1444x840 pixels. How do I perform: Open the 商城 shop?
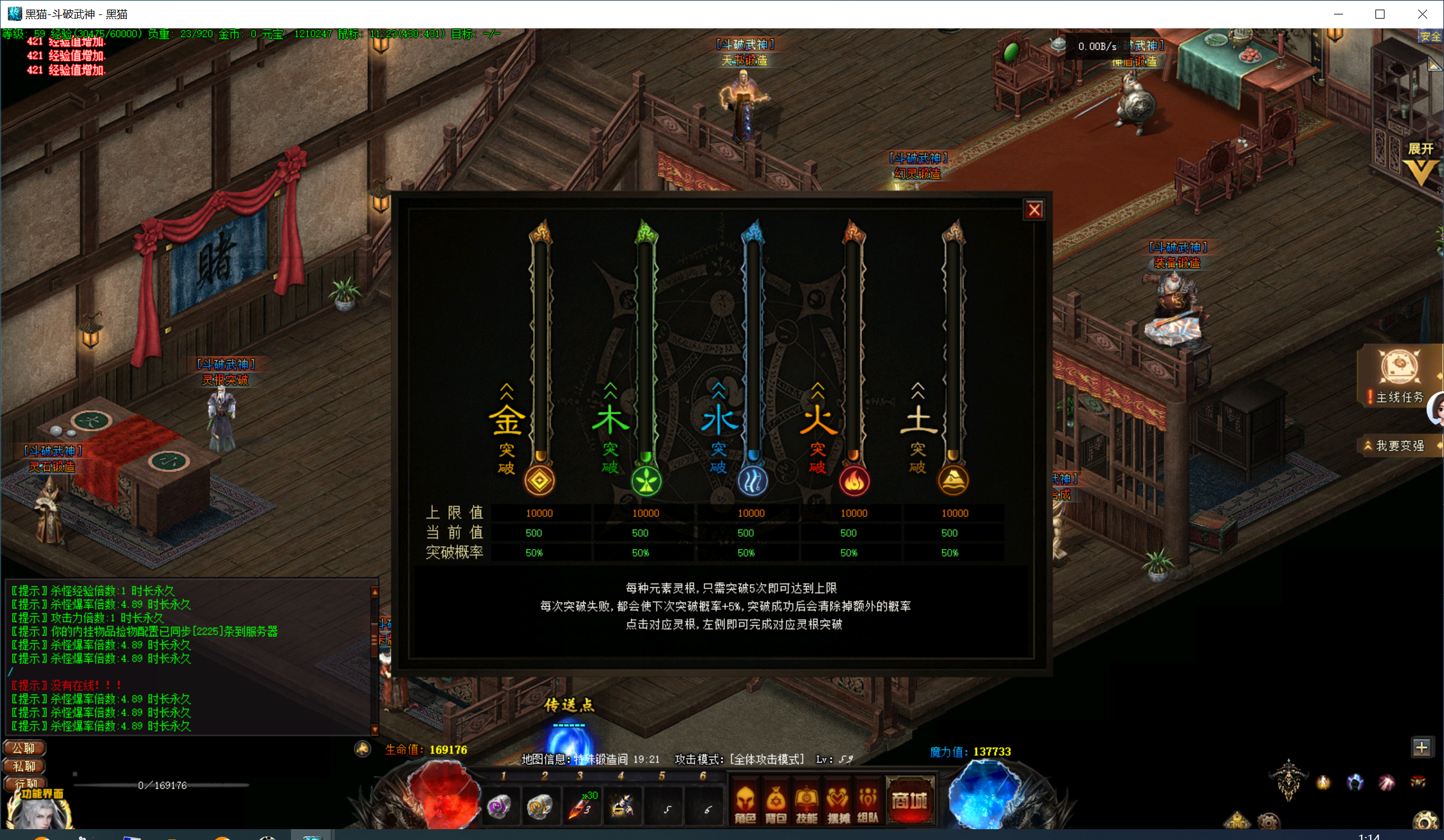tap(910, 801)
